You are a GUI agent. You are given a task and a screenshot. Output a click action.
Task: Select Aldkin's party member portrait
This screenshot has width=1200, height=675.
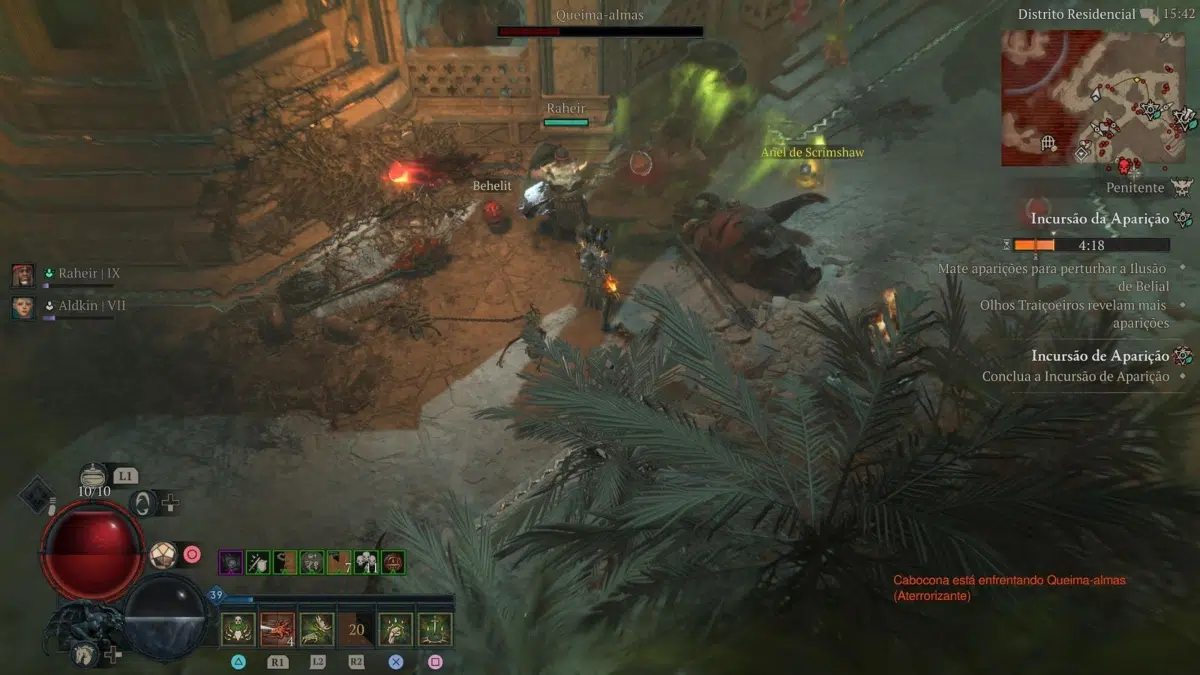tap(23, 306)
